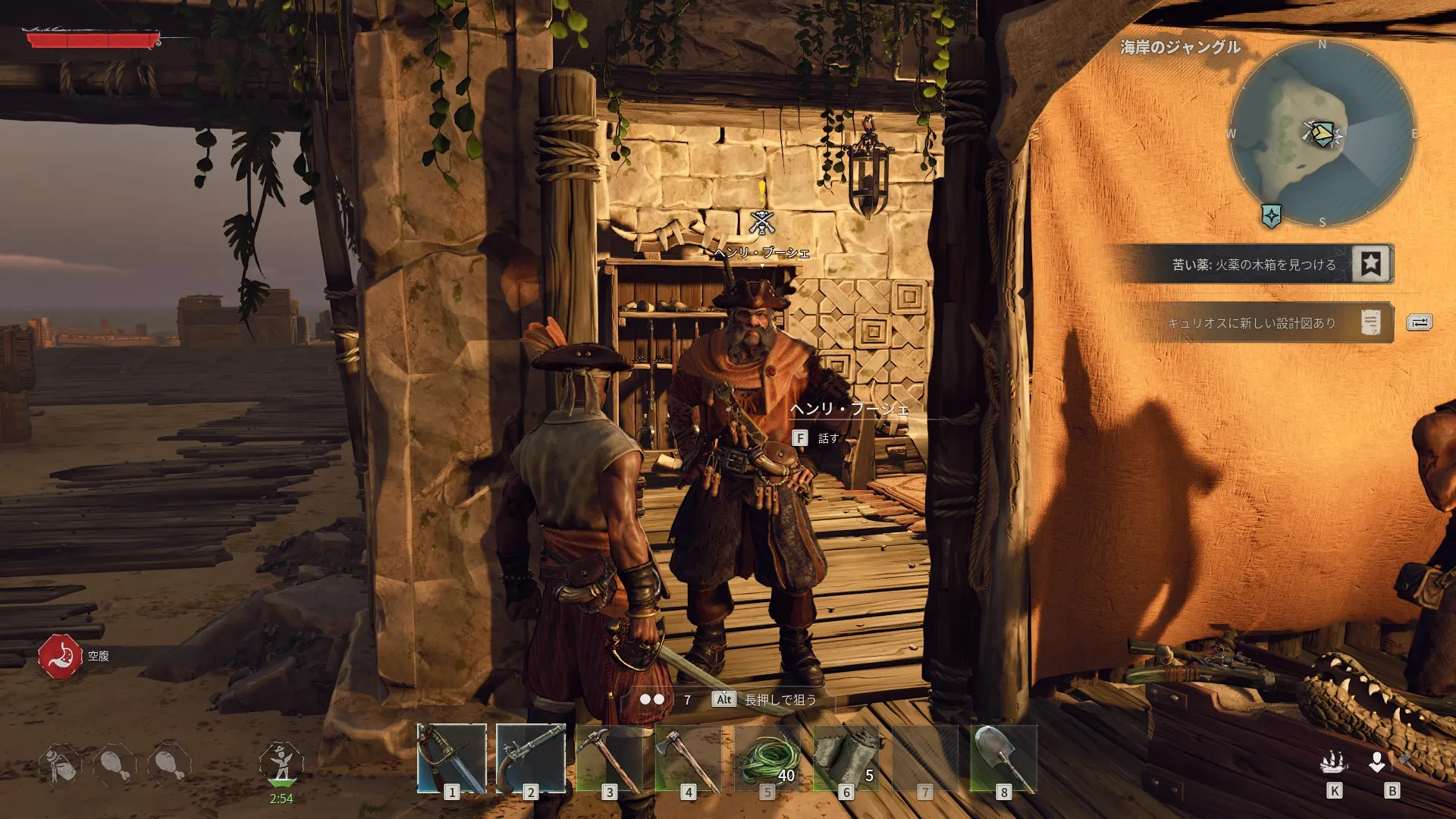This screenshot has width=1456, height=819.
Task: Select the hatchet in slot 4
Action: point(689,758)
